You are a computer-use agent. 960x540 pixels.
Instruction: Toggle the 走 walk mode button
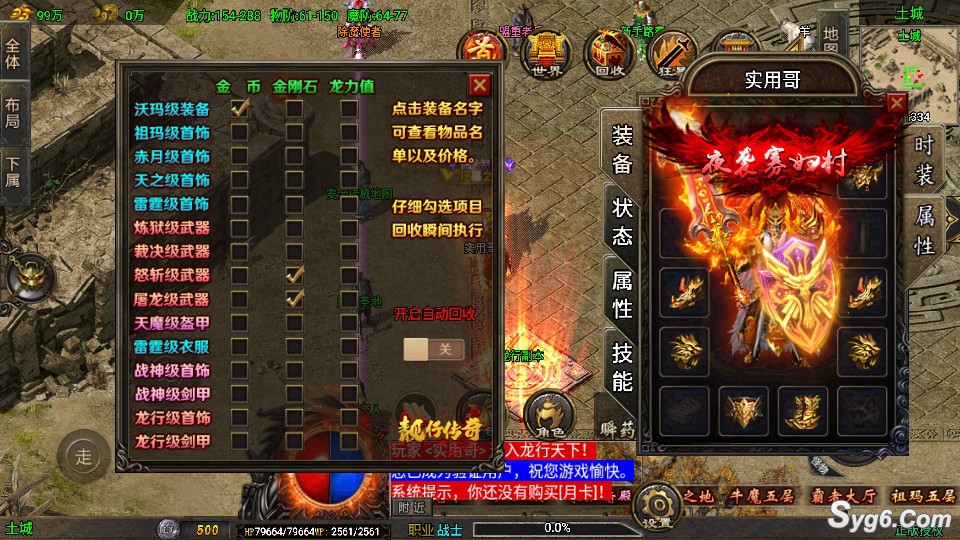point(83,458)
